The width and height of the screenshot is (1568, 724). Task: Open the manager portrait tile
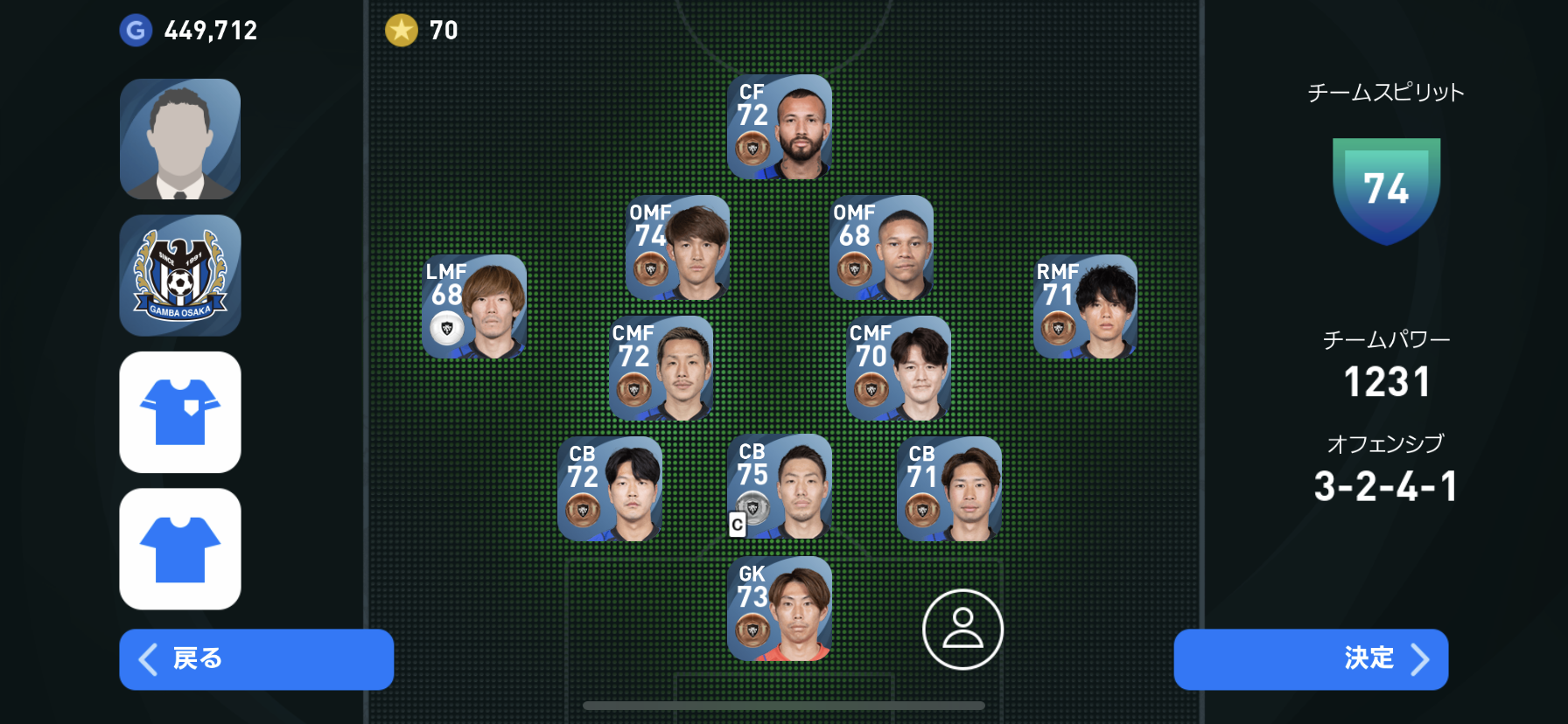click(180, 139)
